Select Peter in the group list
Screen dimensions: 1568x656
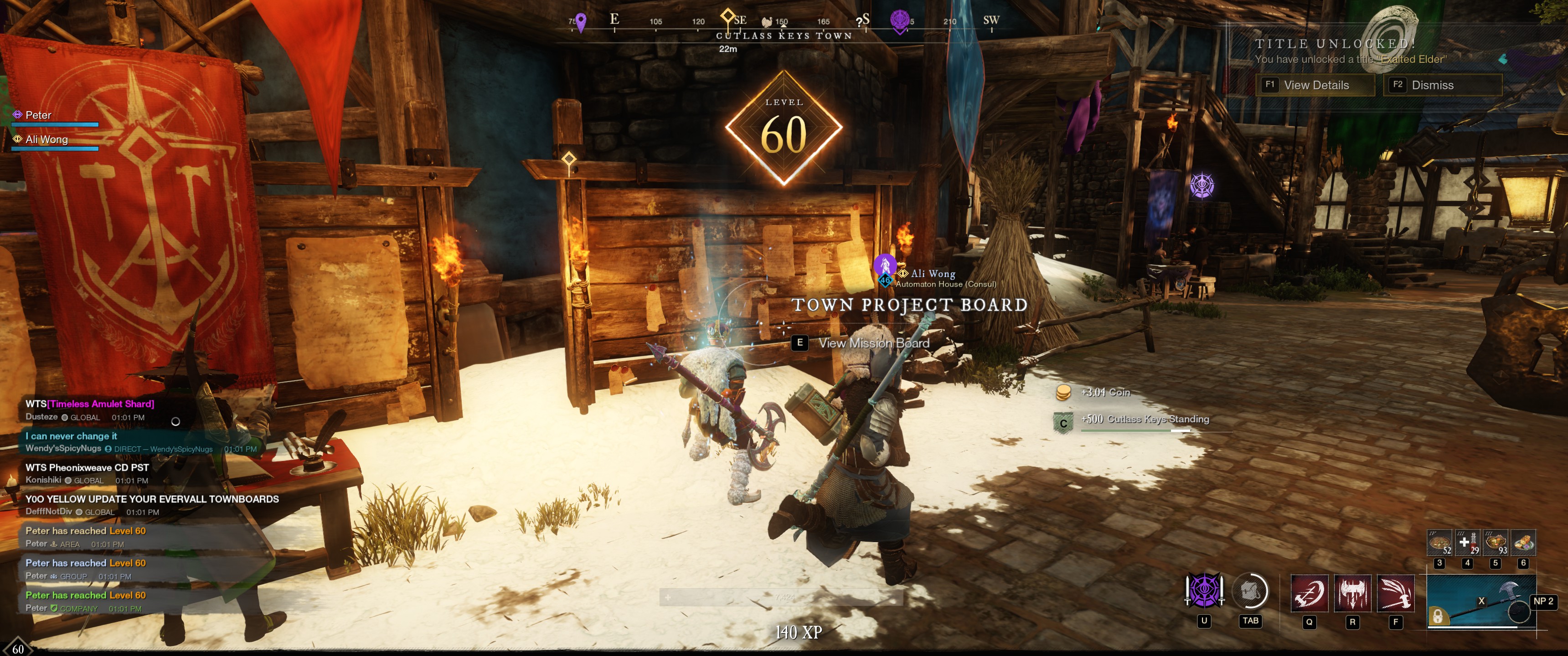pos(38,115)
